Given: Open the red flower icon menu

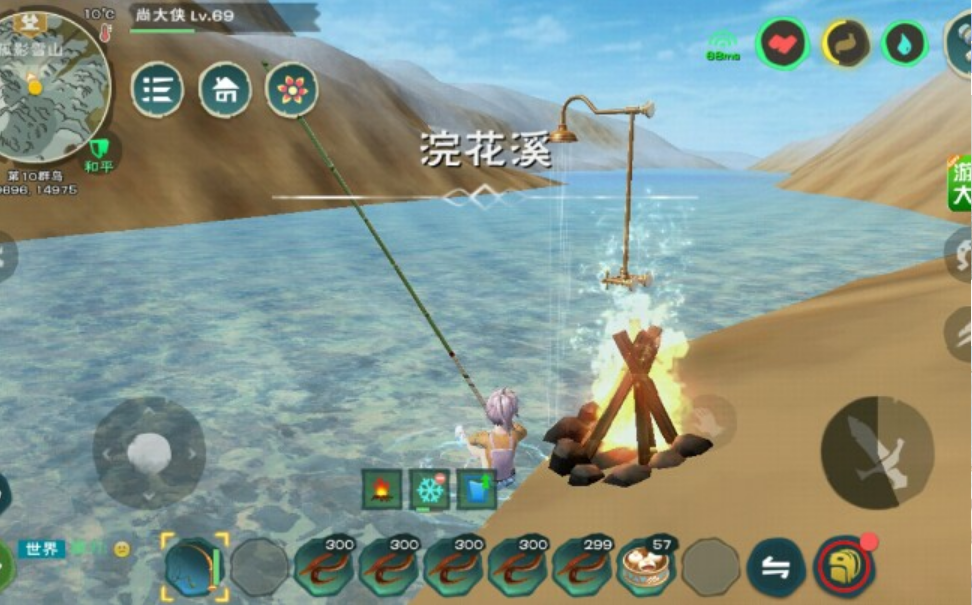Looking at the screenshot, I should (292, 90).
